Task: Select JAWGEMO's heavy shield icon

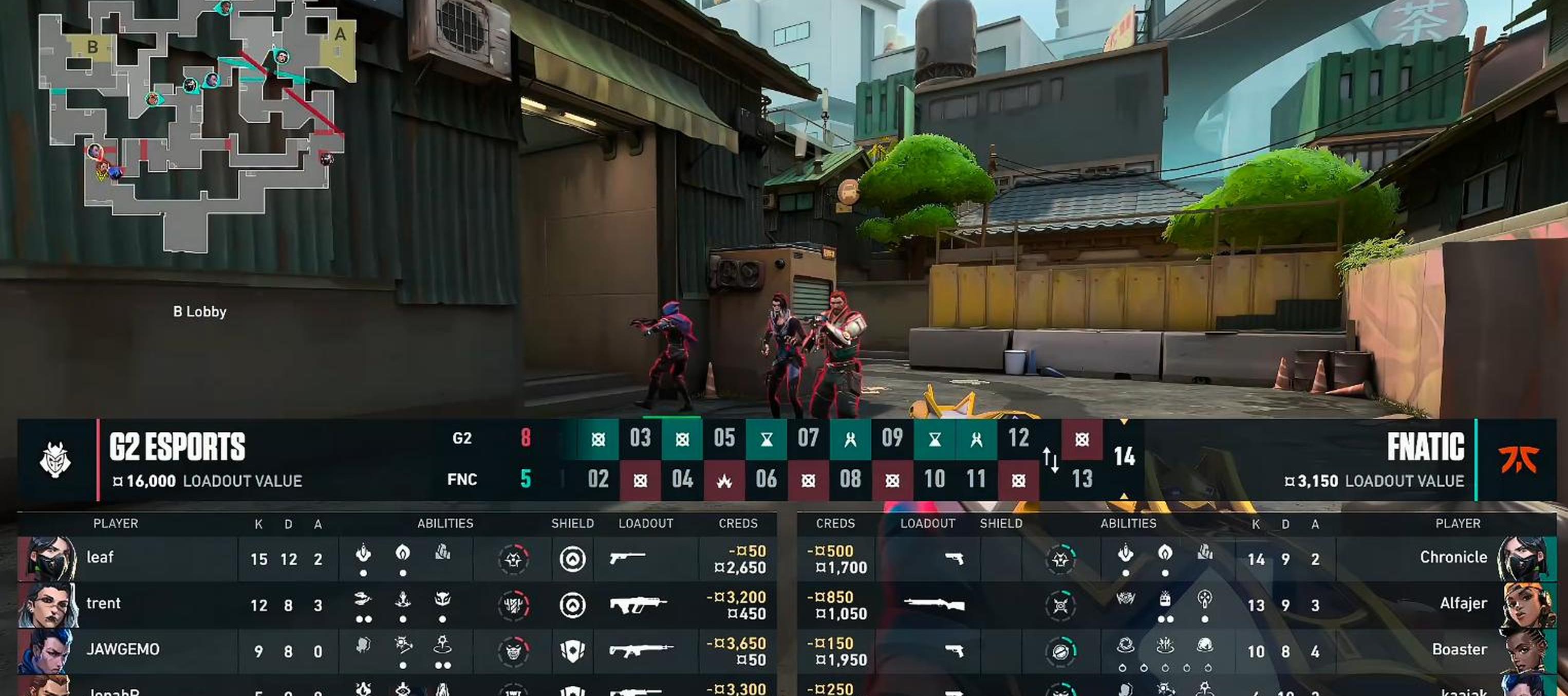Action: [572, 651]
